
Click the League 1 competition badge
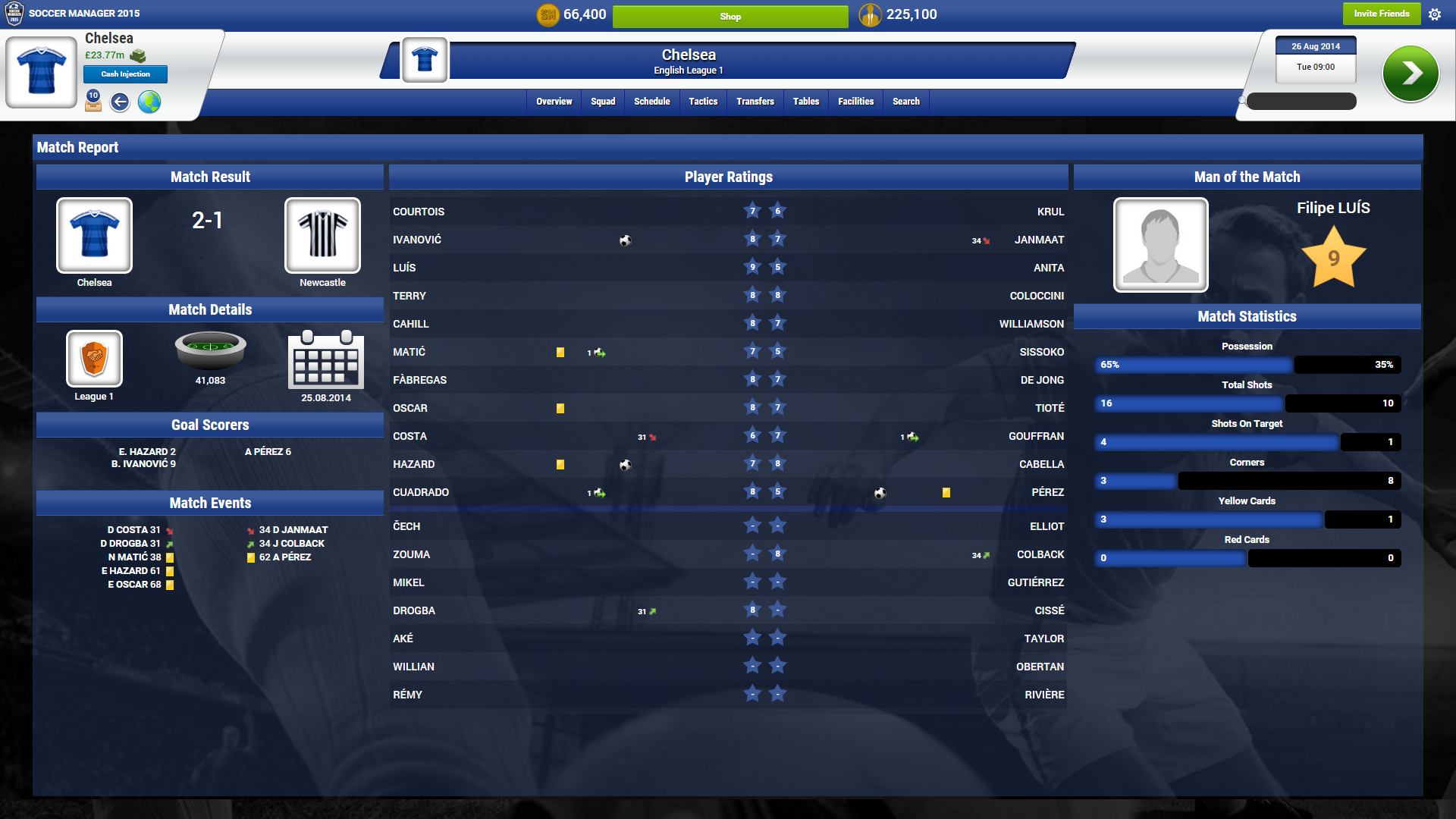[x=93, y=359]
